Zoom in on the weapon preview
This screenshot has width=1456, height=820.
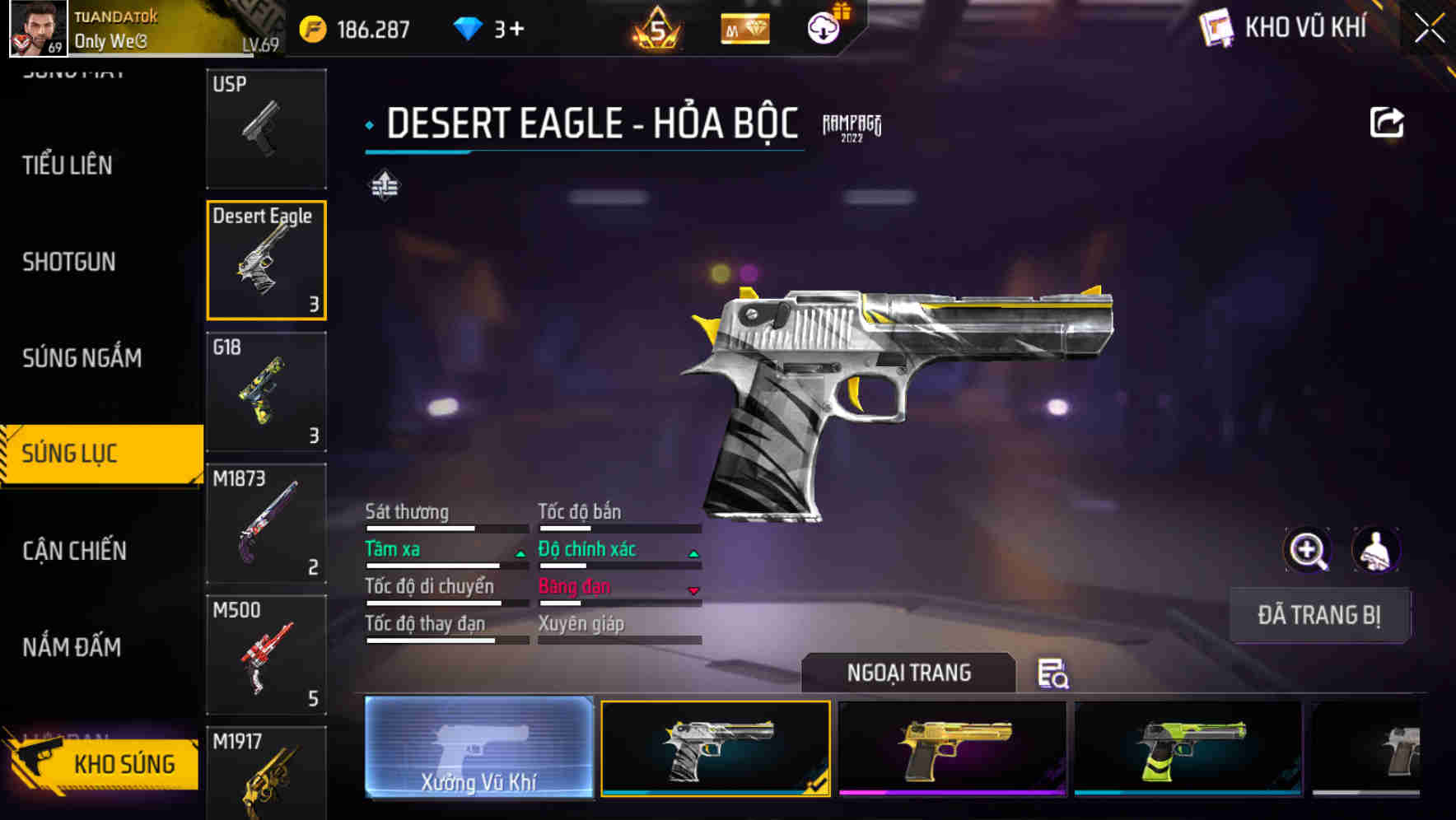(1308, 549)
